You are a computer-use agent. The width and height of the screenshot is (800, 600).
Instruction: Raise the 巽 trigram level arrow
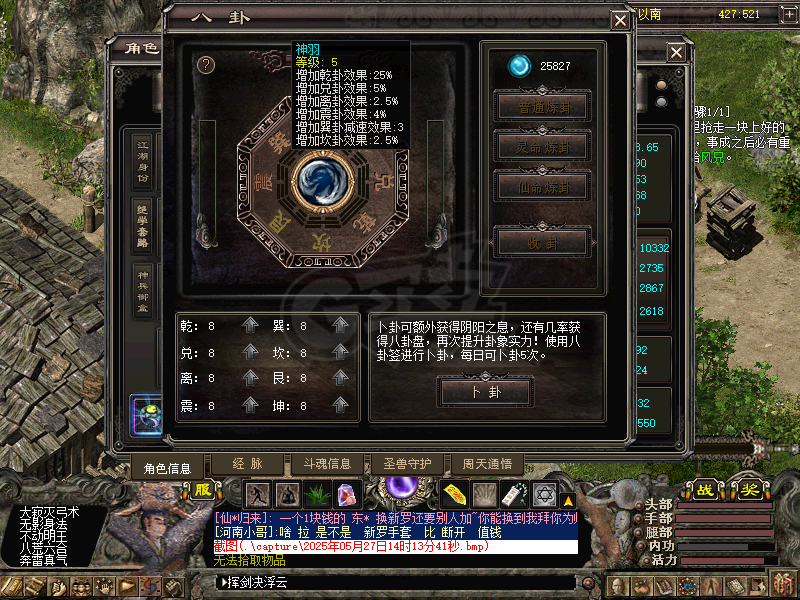coord(341,326)
